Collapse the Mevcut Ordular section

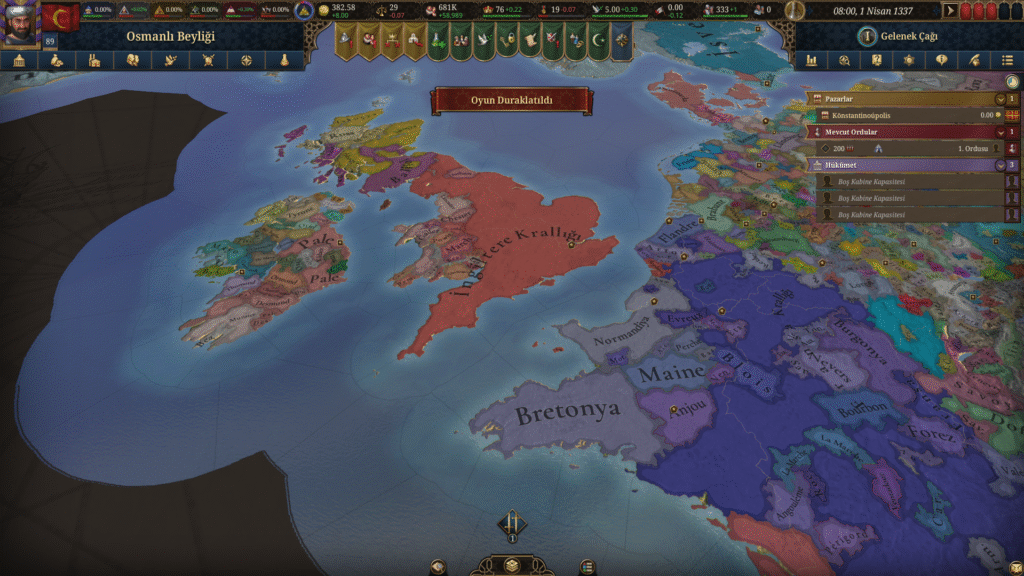tap(999, 131)
